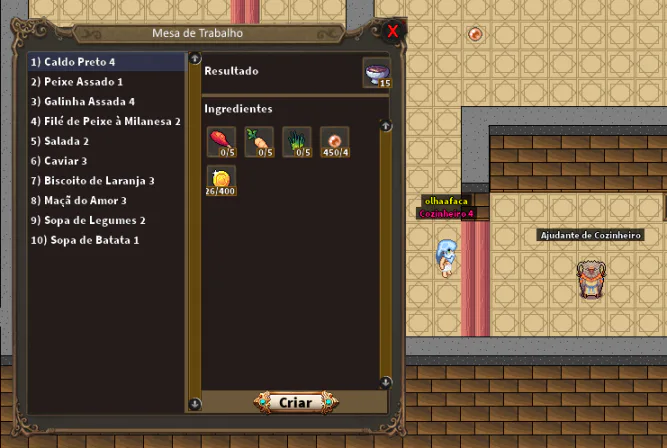This screenshot has height=448, width=667.
Task: Click the recipe list's scroll-up arrow
Action: click(x=193, y=59)
